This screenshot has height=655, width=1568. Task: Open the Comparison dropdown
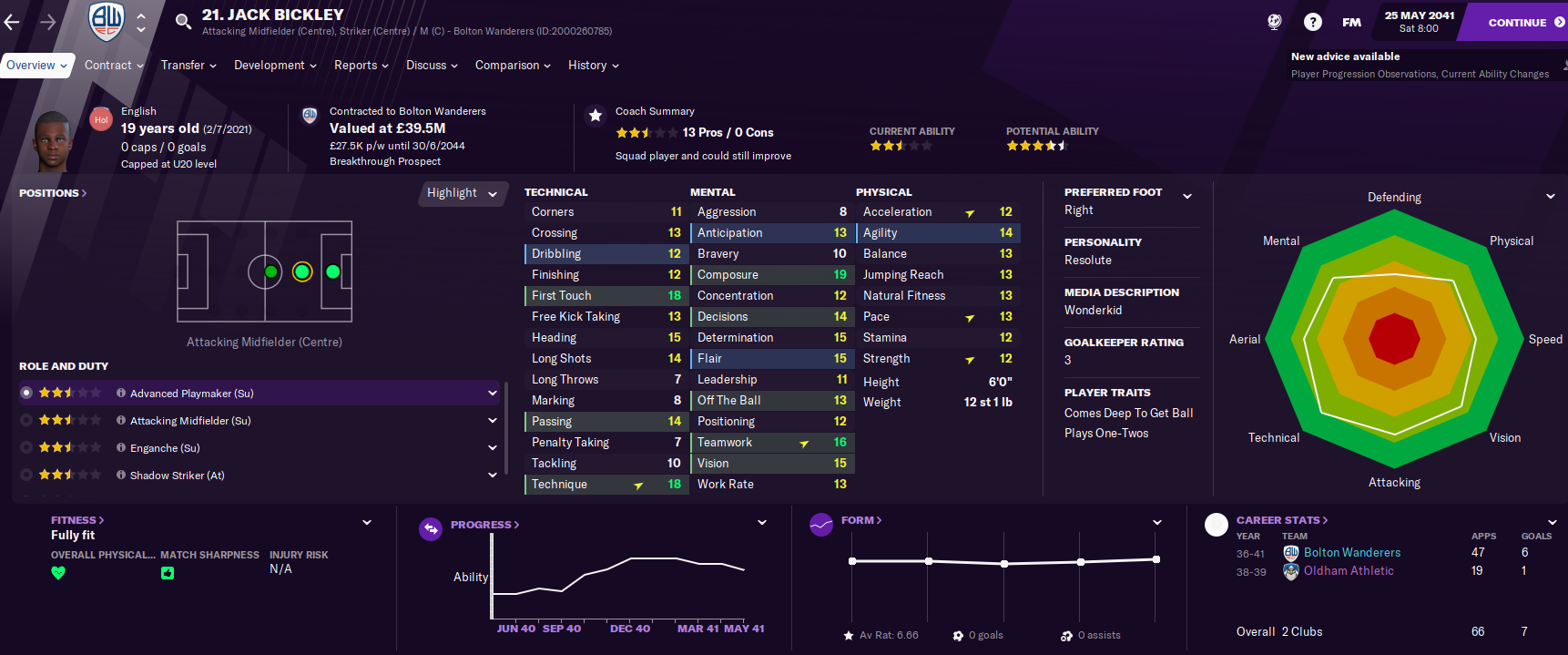pos(513,66)
